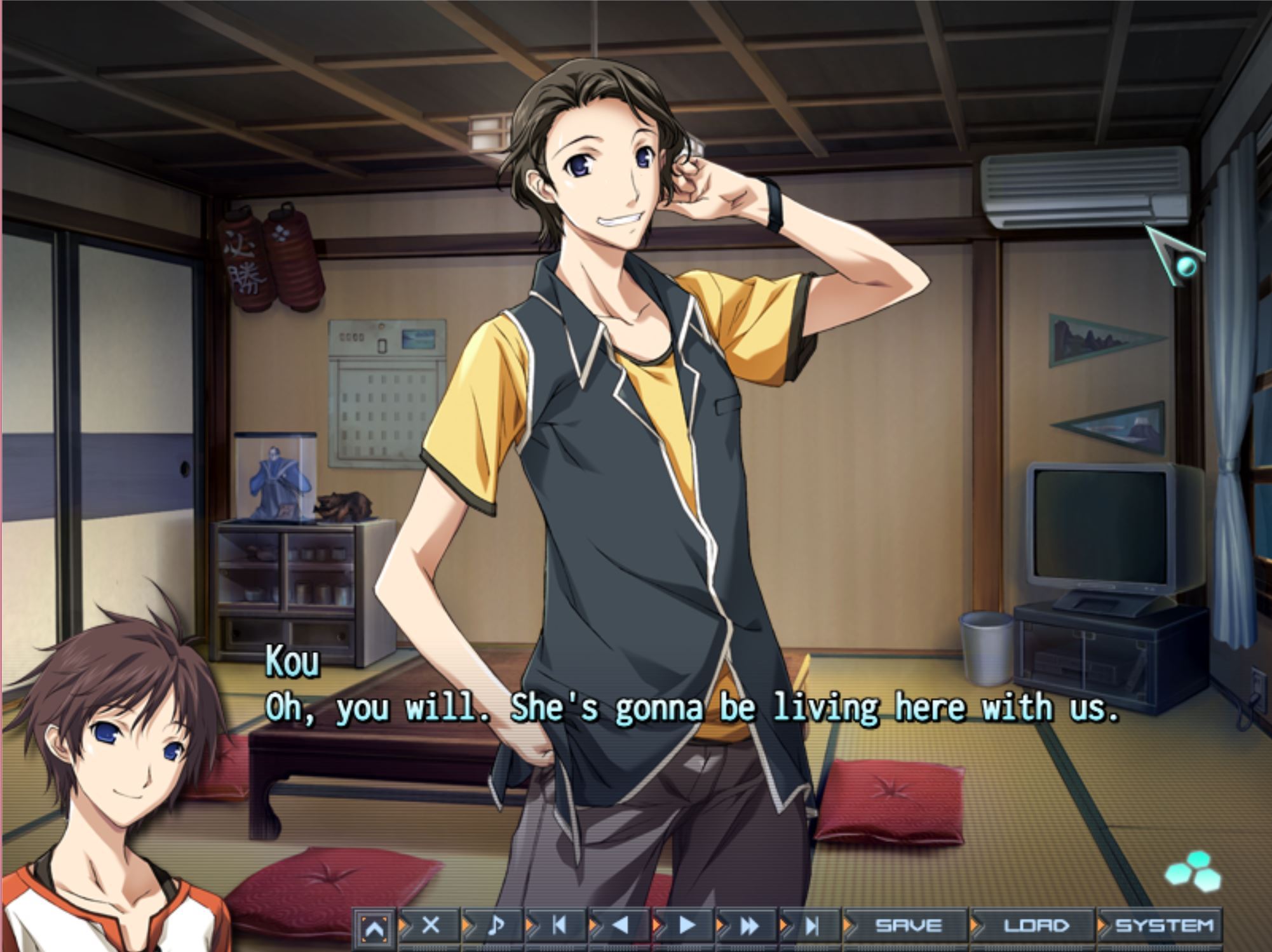Screen dimensions: 1272x952
Task: Go back one line with the left arrow
Action: (622, 925)
